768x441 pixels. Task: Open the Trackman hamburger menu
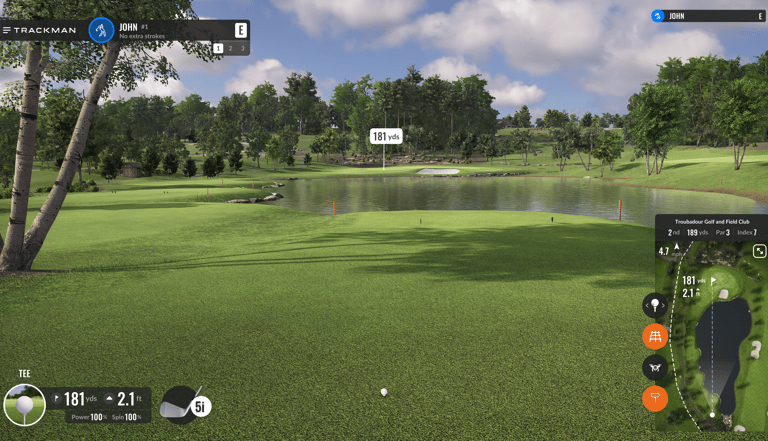(7, 30)
